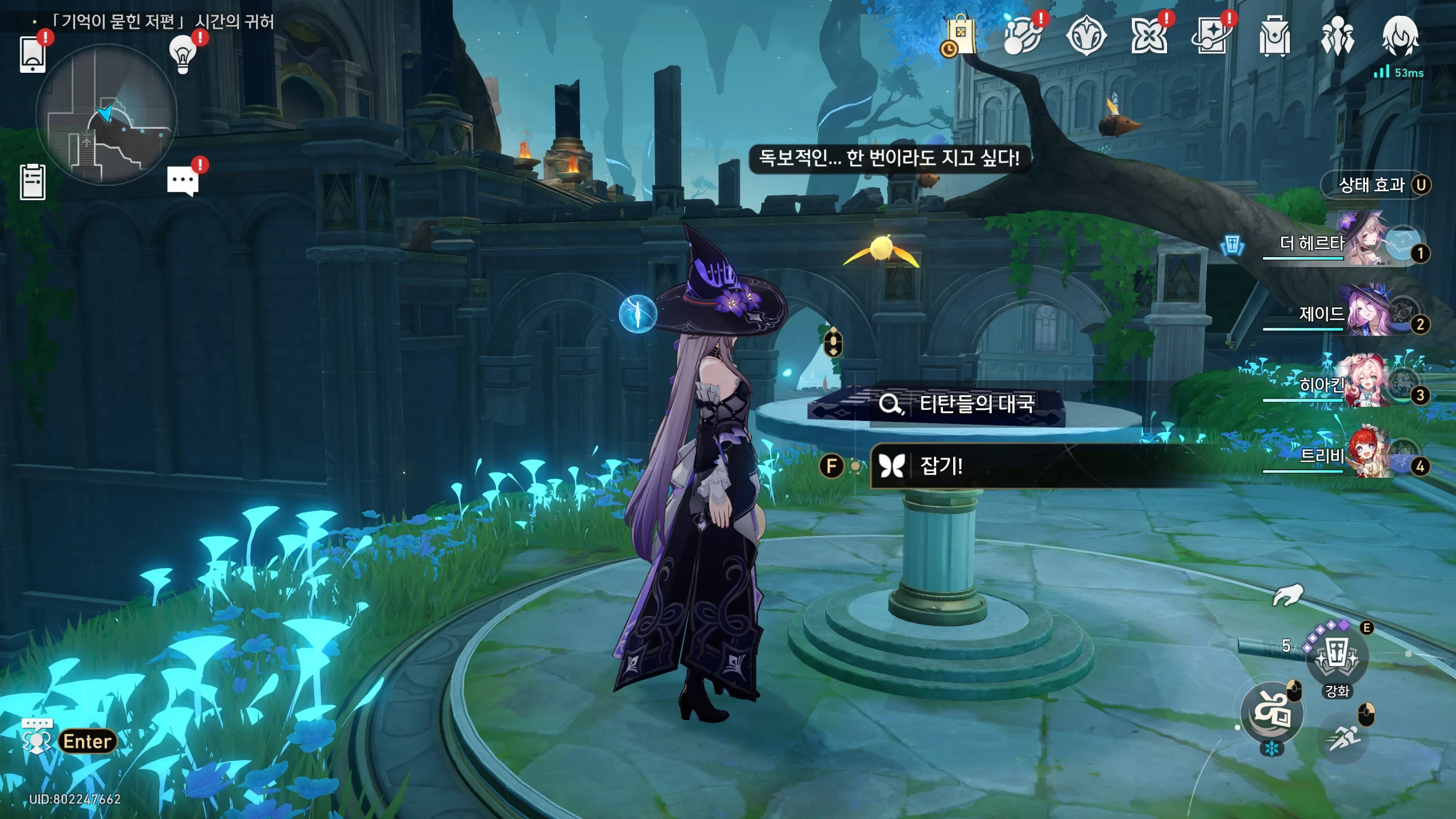
Task: Open the chat speech bubble
Action: 183,182
